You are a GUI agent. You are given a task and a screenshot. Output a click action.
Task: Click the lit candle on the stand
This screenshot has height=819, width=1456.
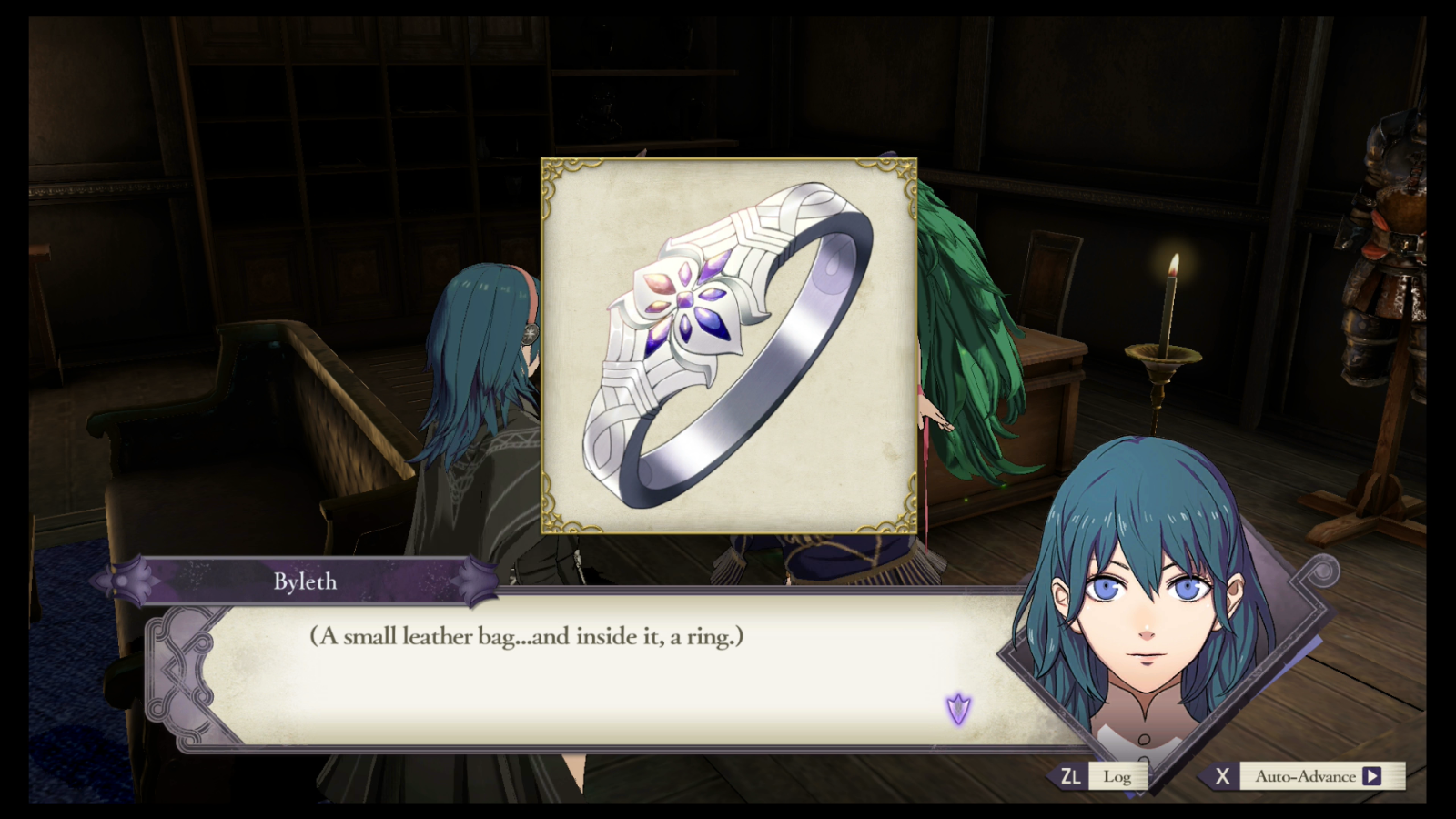coord(1170,300)
